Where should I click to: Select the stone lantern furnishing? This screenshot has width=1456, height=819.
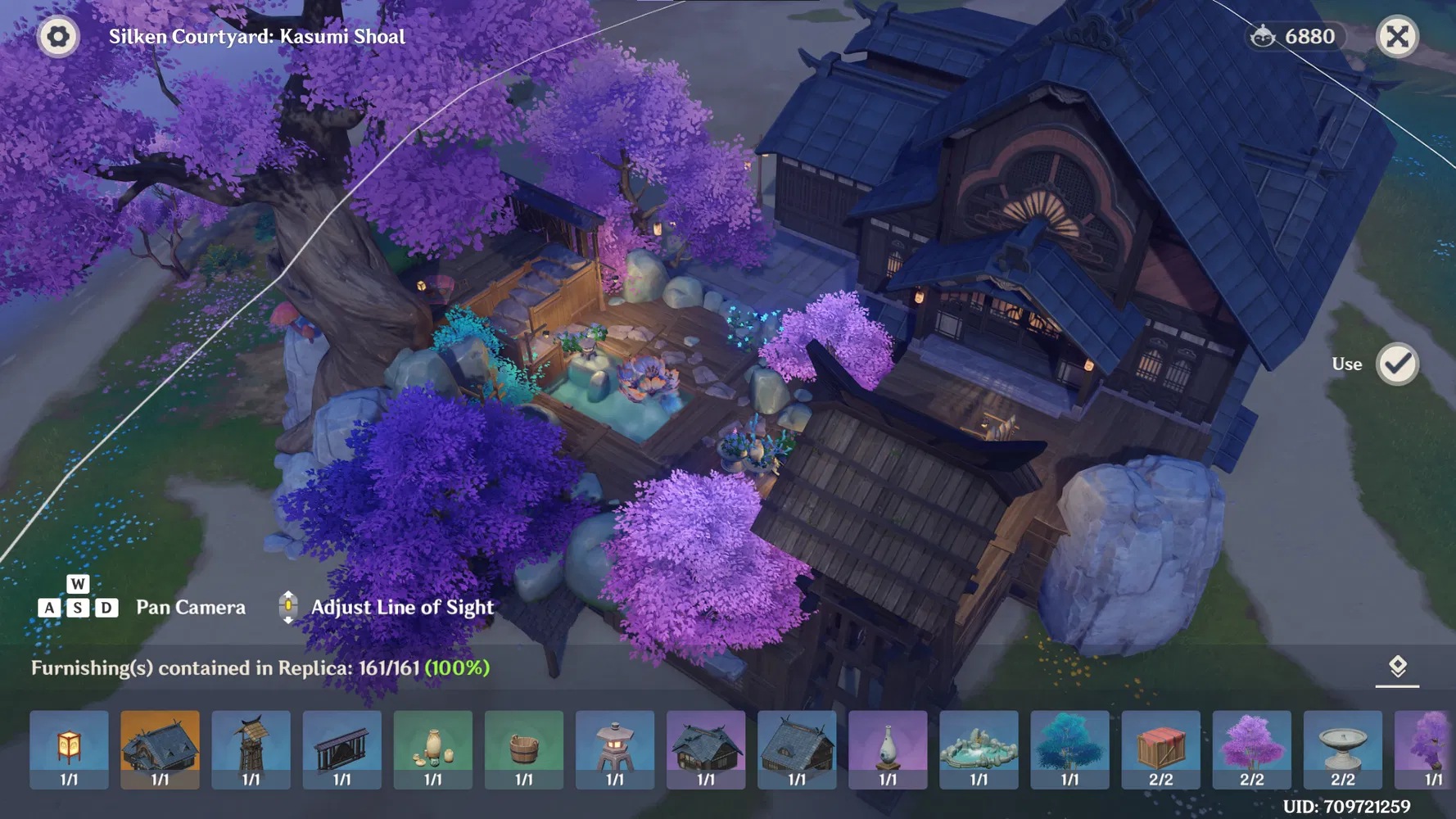point(615,749)
